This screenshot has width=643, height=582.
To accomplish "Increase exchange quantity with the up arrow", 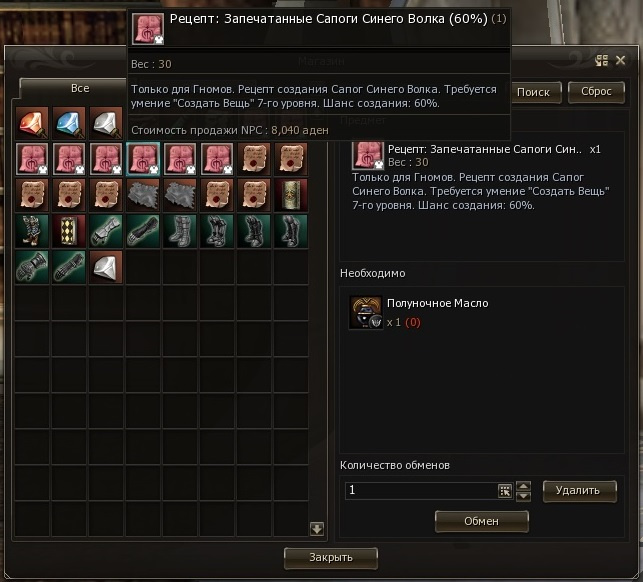I will coord(523,486).
